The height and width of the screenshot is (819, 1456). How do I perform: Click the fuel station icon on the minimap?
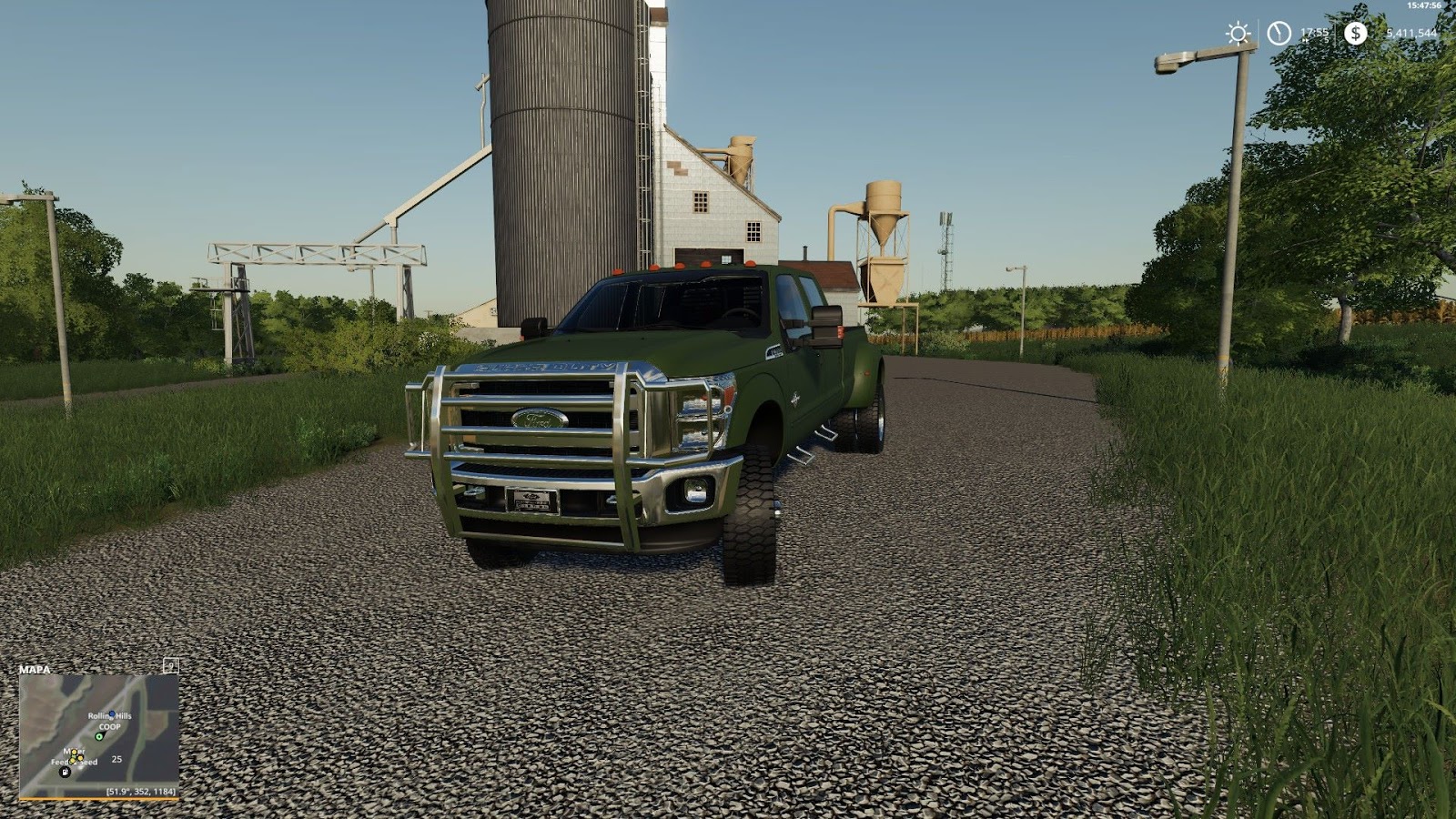click(65, 771)
